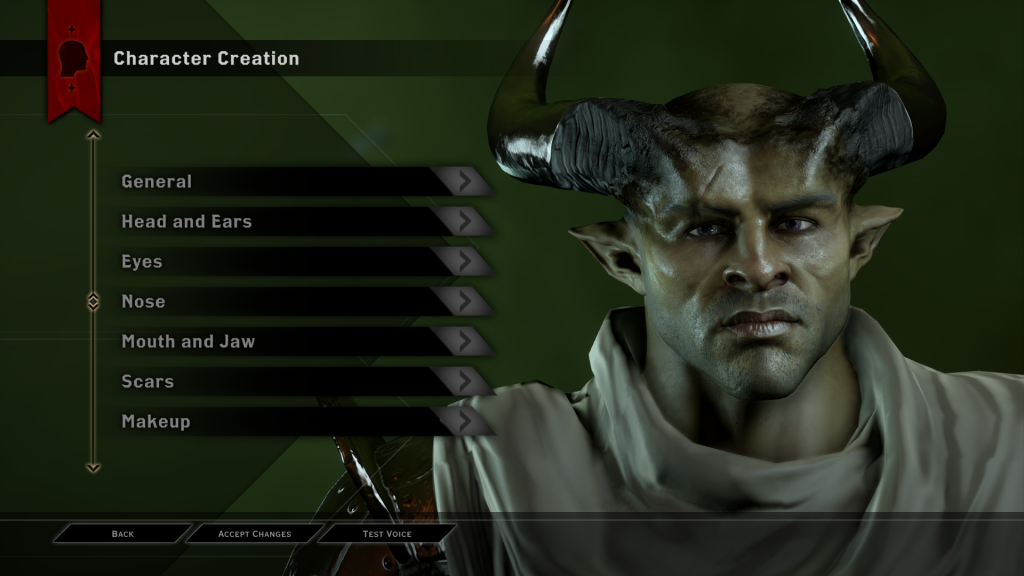The width and height of the screenshot is (1024, 576).
Task: Choose the Makeup menu entry
Action: coord(300,422)
